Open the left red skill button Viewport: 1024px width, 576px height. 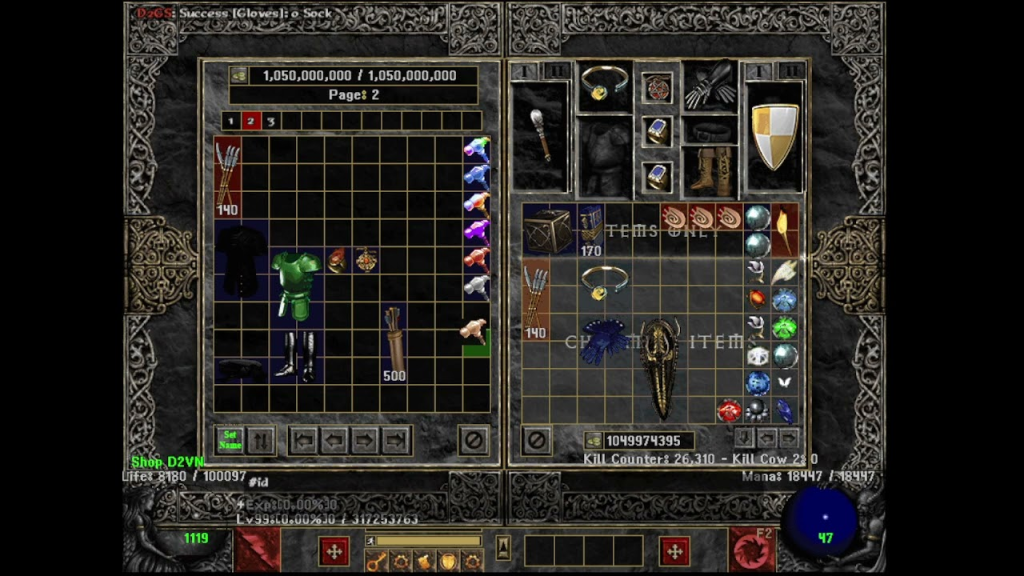[259, 550]
